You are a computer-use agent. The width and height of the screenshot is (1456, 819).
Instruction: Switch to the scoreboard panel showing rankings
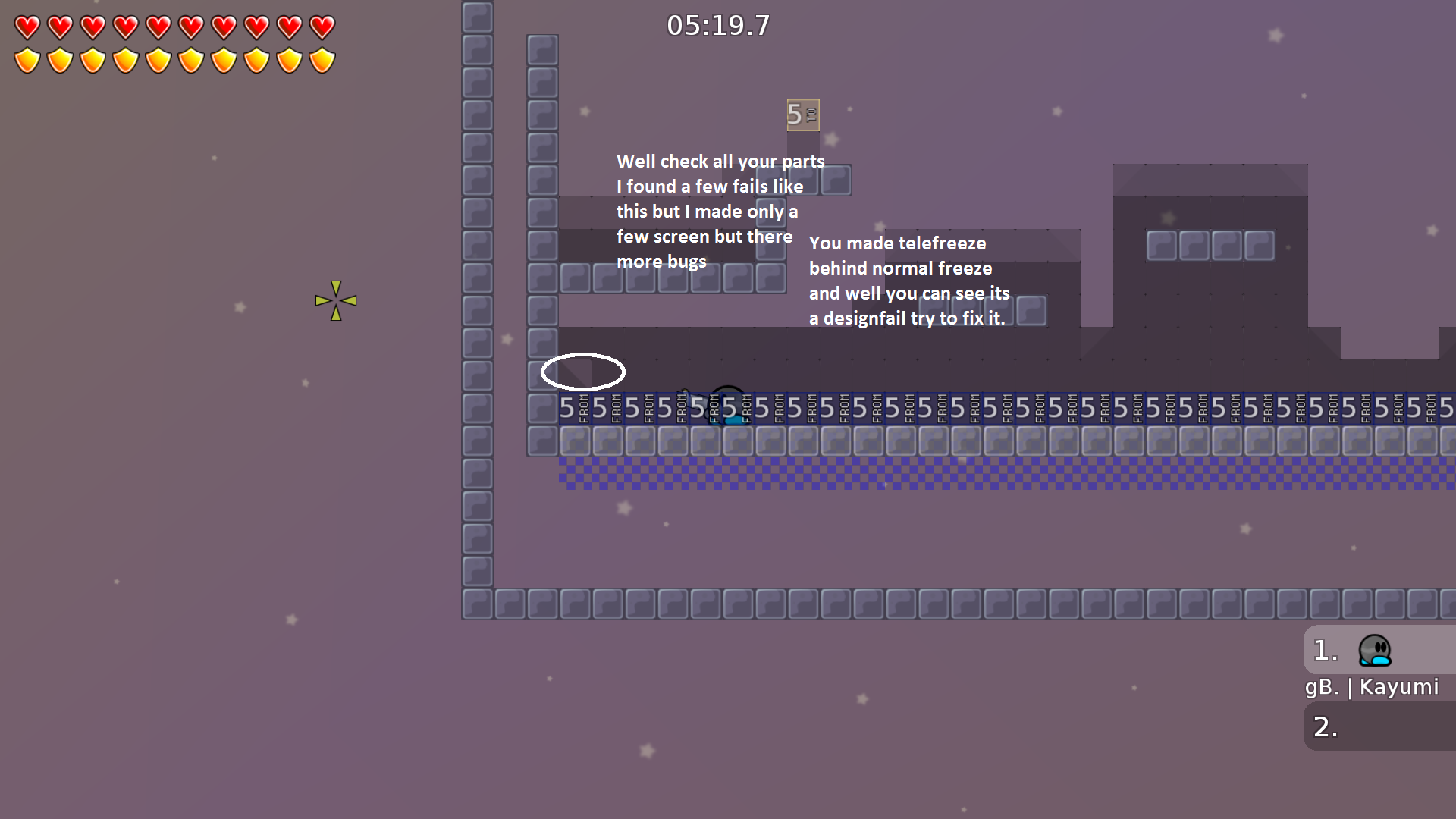point(1377,682)
